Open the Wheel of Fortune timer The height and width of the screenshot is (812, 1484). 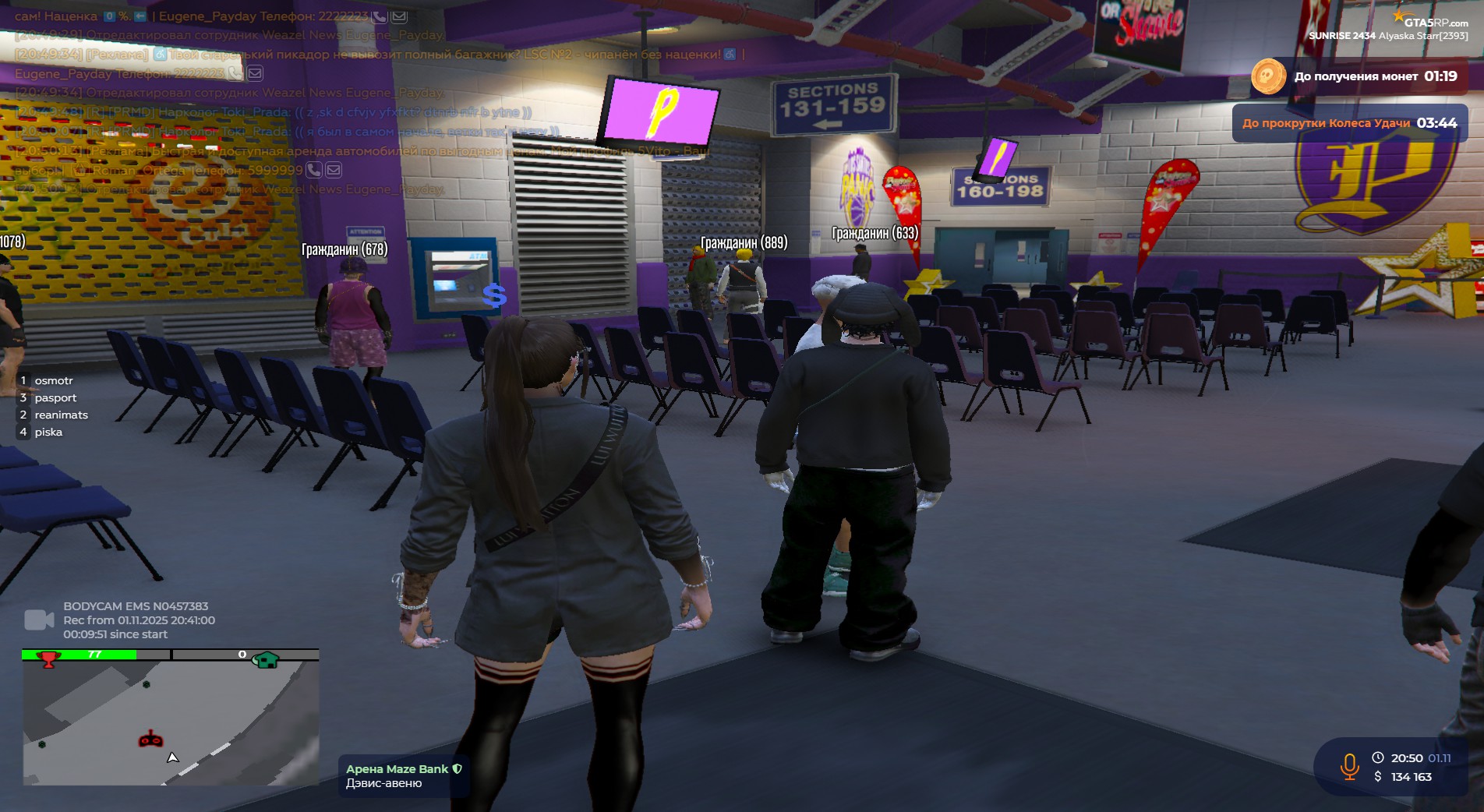(x=1349, y=123)
